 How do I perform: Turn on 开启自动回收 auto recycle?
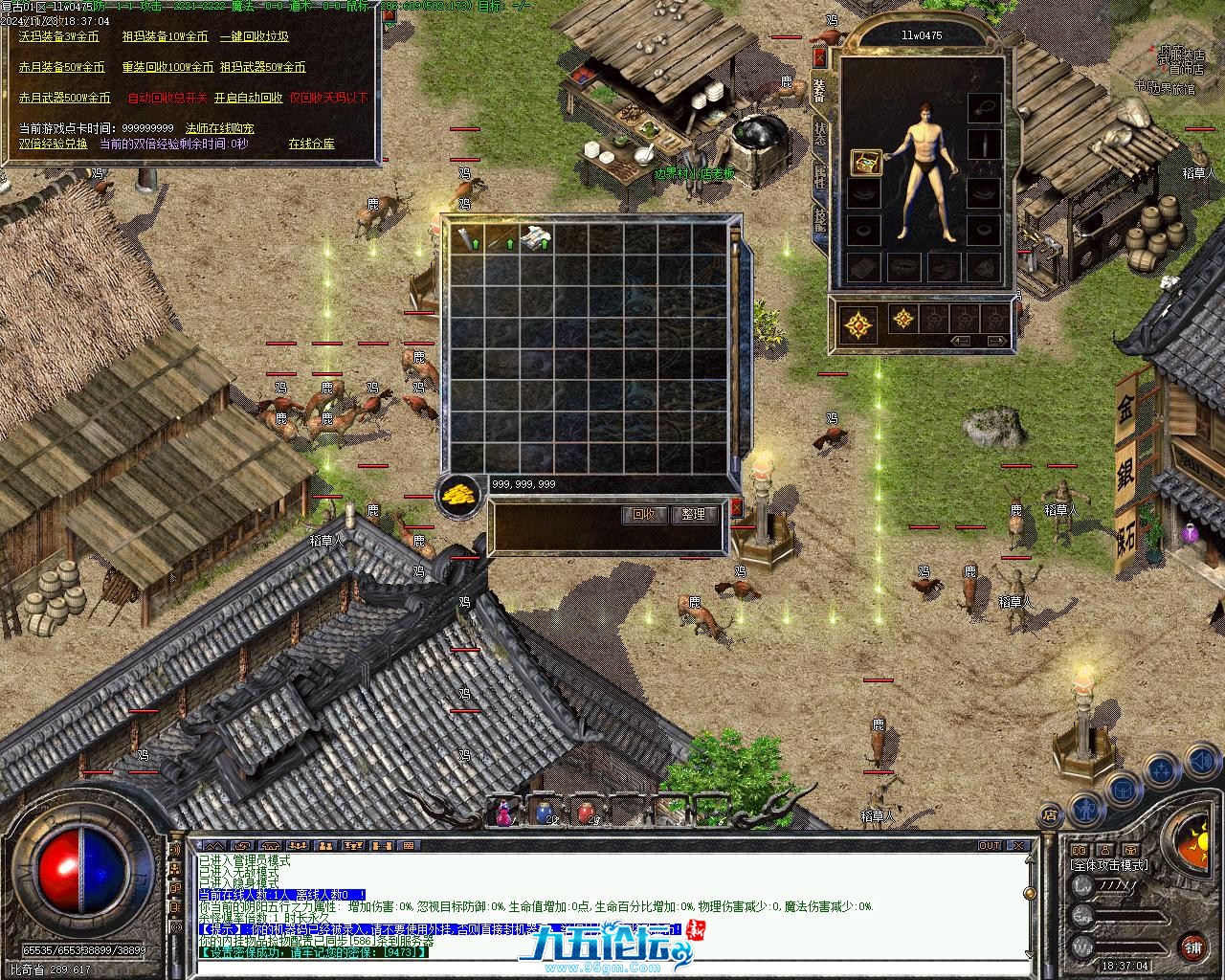[248, 98]
